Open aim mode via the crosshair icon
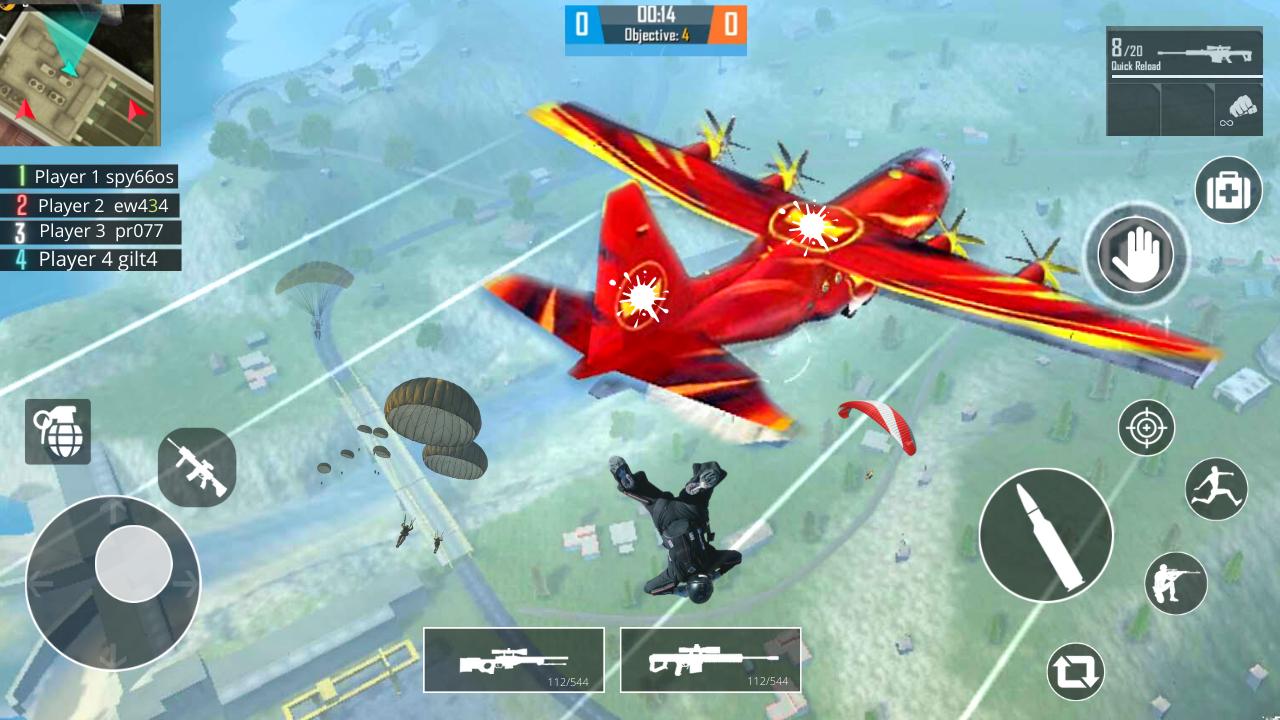Image resolution: width=1280 pixels, height=720 pixels. 1146,427
